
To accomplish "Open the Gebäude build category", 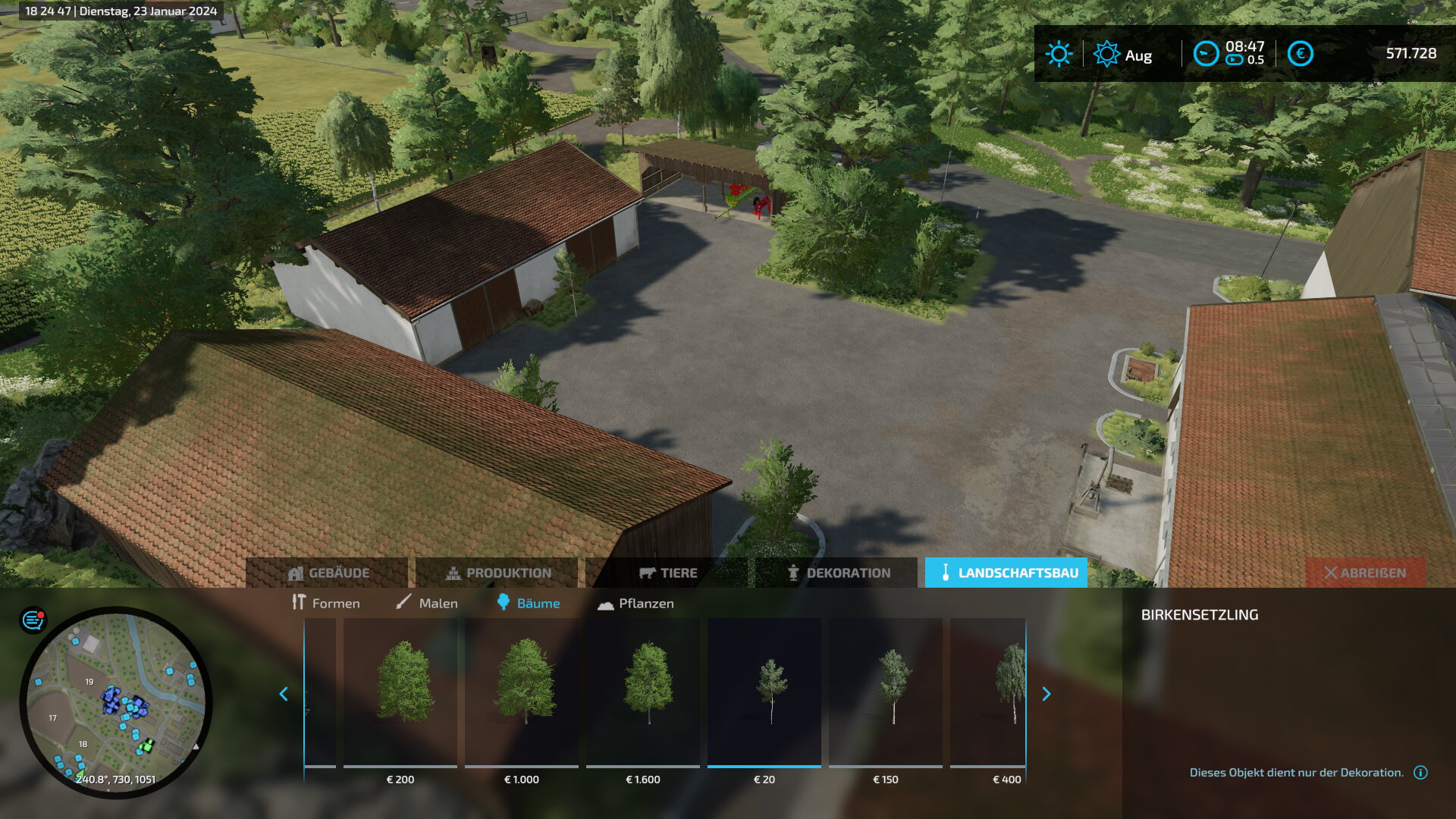I will pos(328,573).
